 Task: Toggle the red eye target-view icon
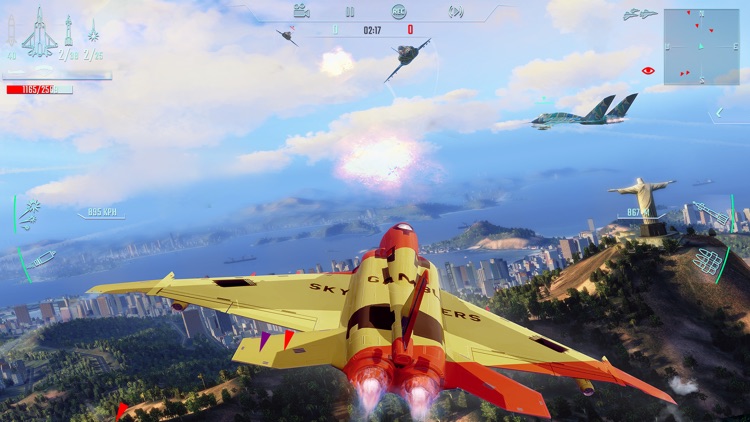tap(648, 71)
